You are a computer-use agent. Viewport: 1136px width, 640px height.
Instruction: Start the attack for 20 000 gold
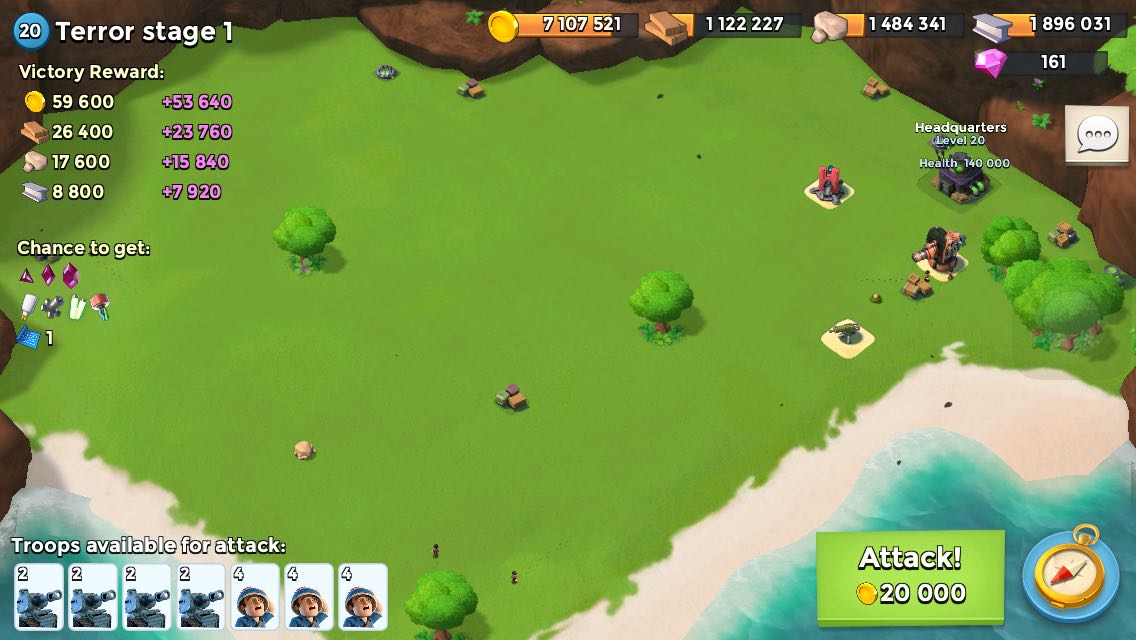pyautogui.click(x=910, y=575)
